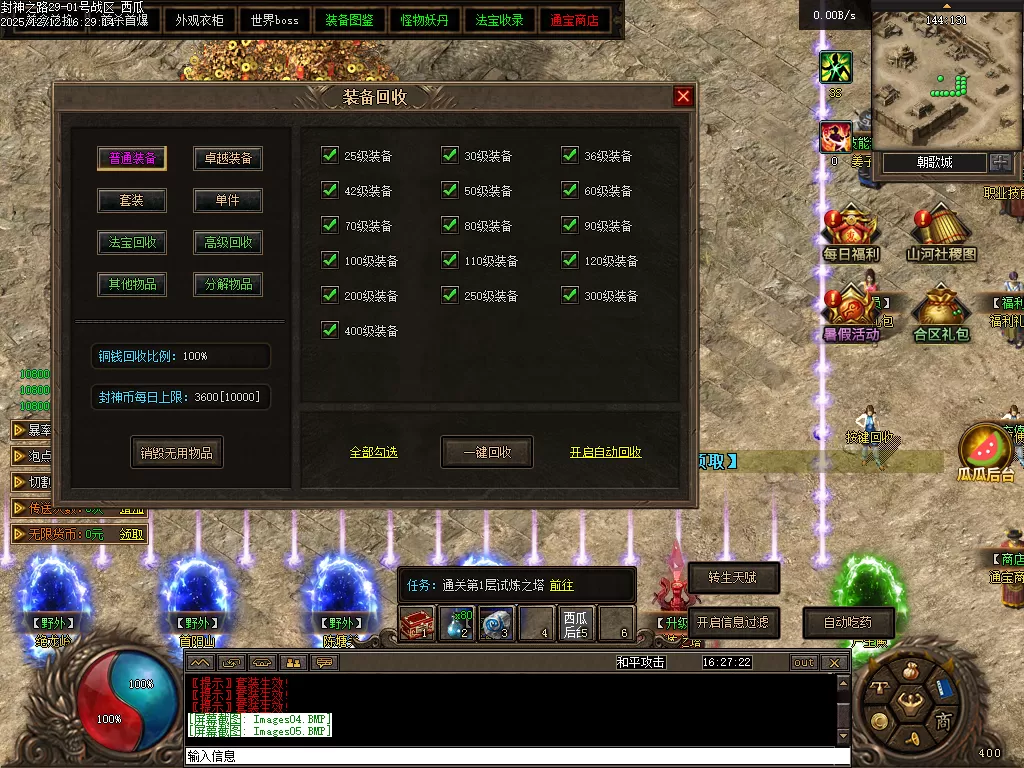Screen dimensions: 1024x768
Task: Switch to 卓越装备 category
Action: [228, 158]
